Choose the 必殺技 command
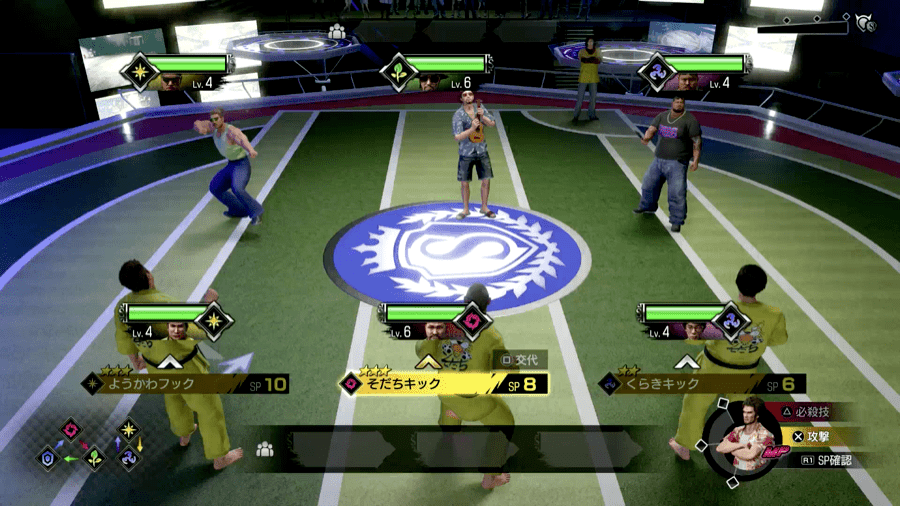This screenshot has width=900, height=506. pyautogui.click(x=808, y=412)
